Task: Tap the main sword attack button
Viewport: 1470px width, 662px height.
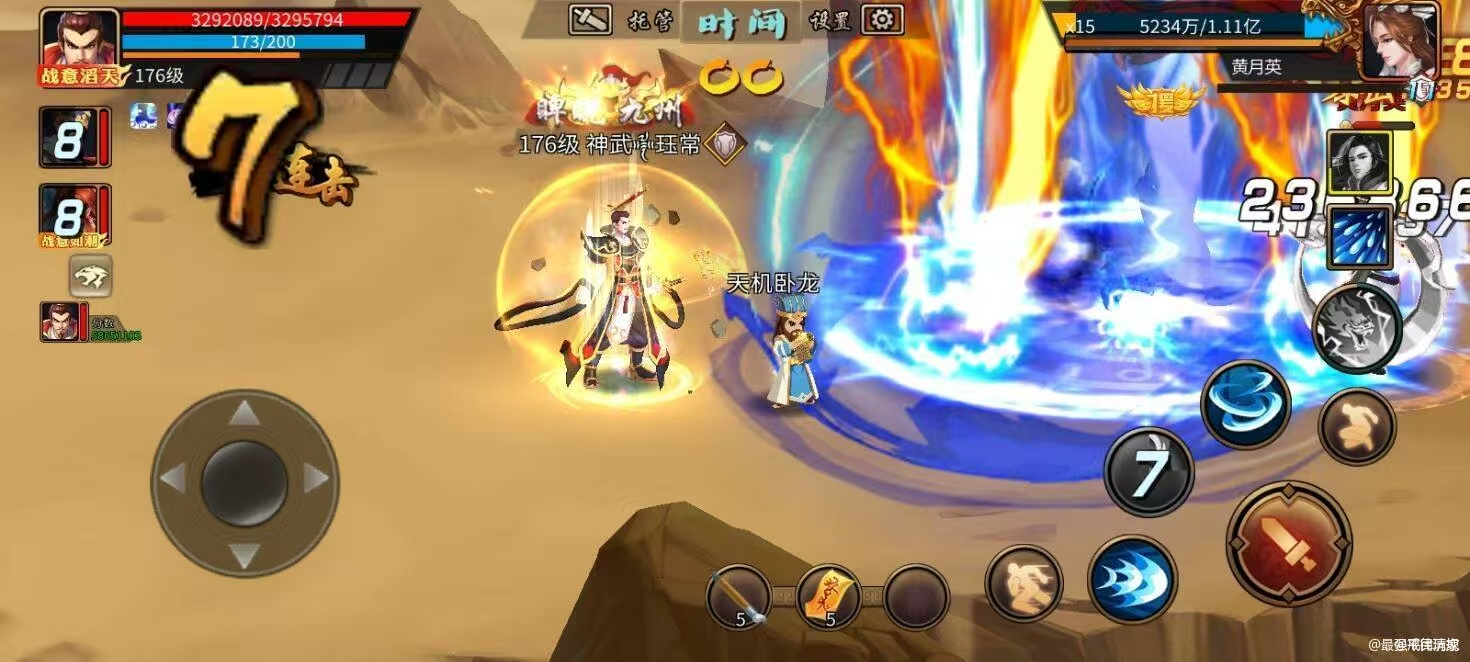Action: pos(1288,543)
